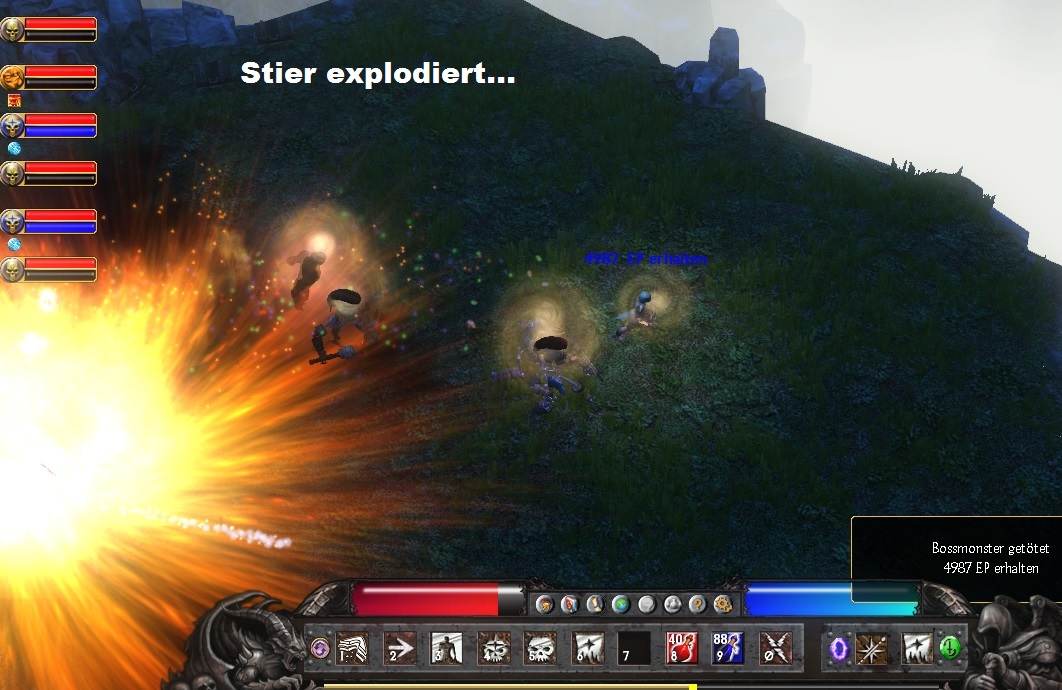Open the question mark help button

pos(698,604)
